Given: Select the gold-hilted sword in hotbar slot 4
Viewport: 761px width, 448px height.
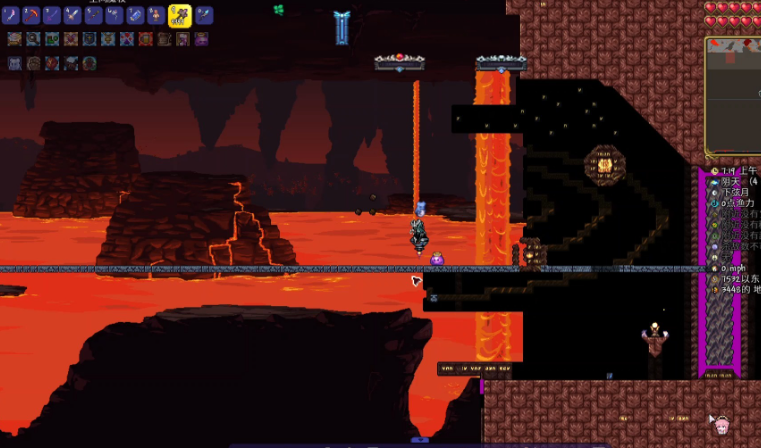Looking at the screenshot, I should click(x=73, y=15).
